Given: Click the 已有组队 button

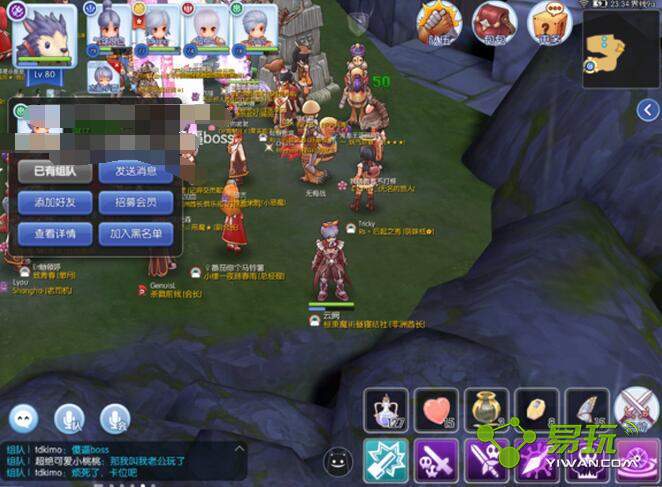Looking at the screenshot, I should [x=56, y=171].
